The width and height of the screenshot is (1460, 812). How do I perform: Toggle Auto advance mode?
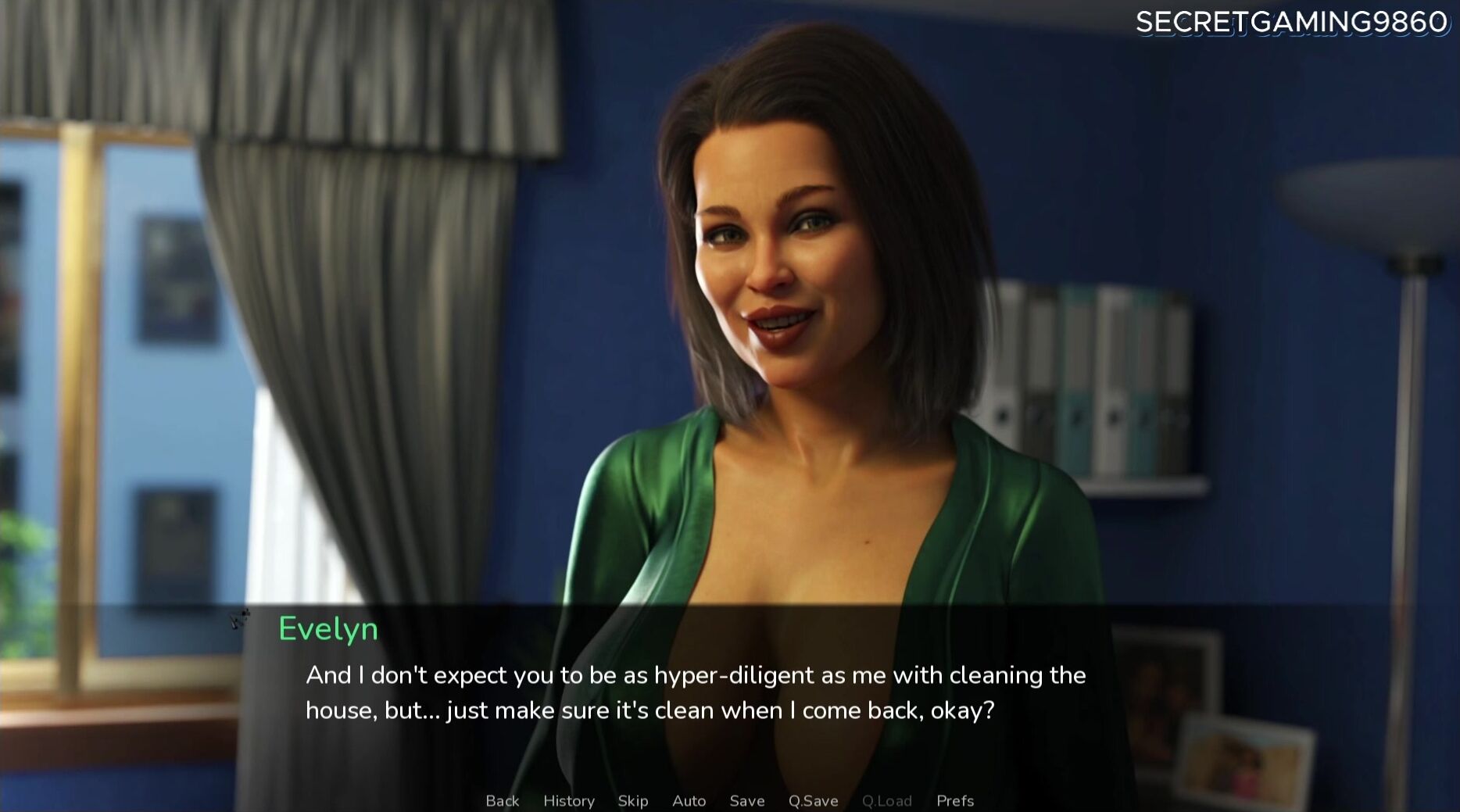click(689, 800)
